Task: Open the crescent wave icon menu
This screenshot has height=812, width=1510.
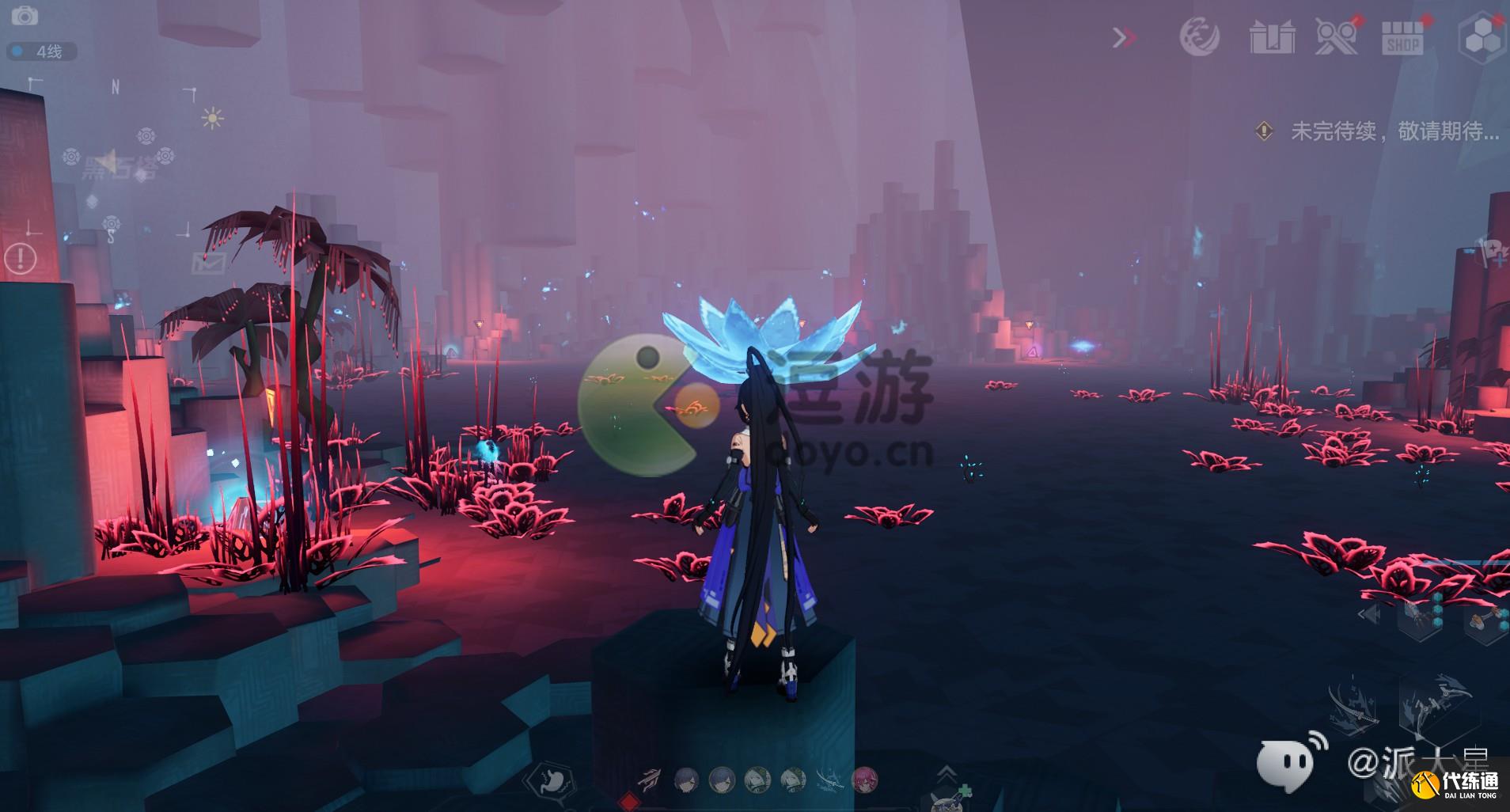Action: click(x=1198, y=36)
